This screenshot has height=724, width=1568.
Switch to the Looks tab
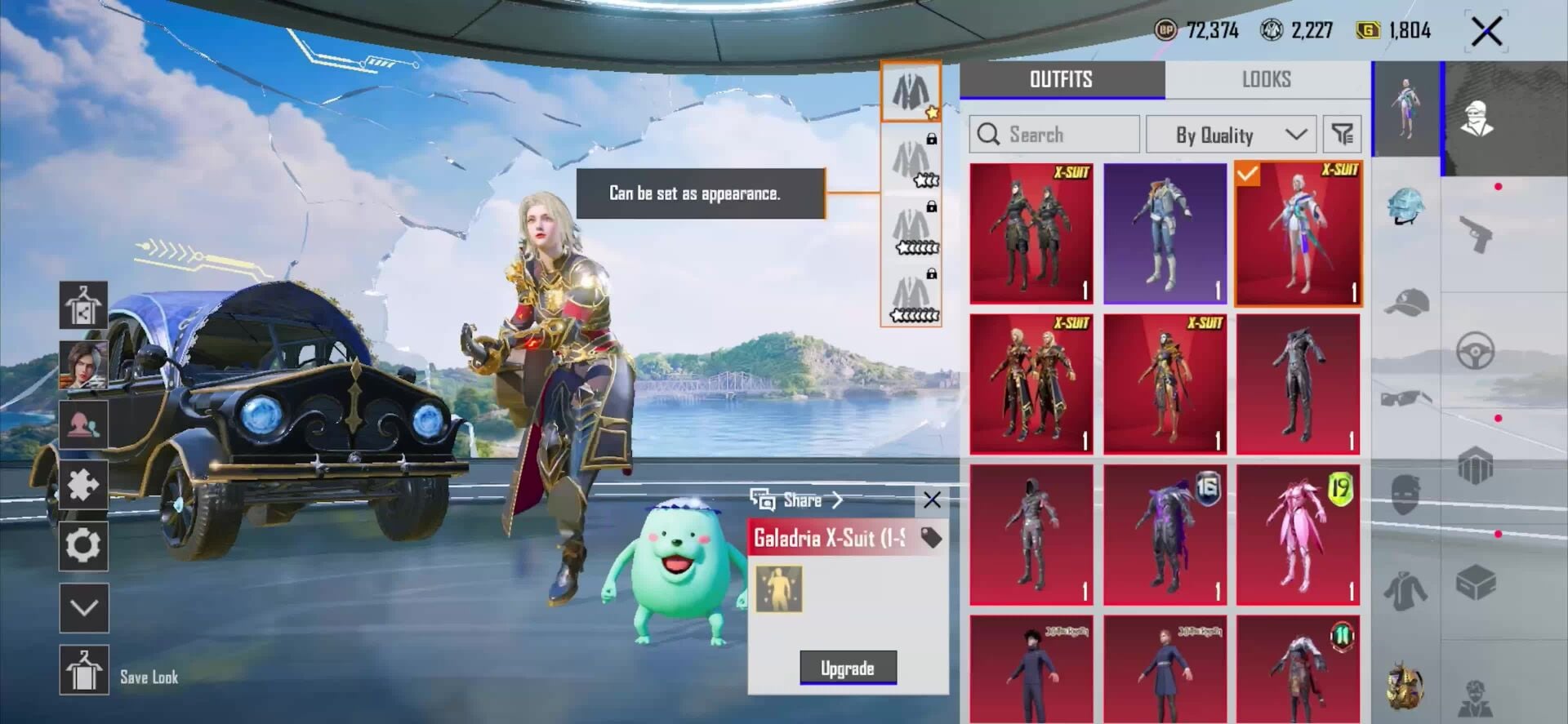[x=1267, y=79]
